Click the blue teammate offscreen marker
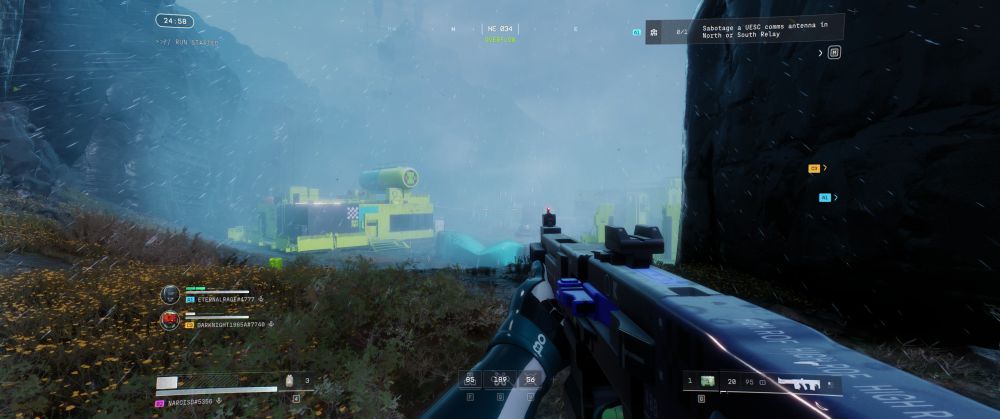Screen dimensions: 1000x419 (824, 198)
